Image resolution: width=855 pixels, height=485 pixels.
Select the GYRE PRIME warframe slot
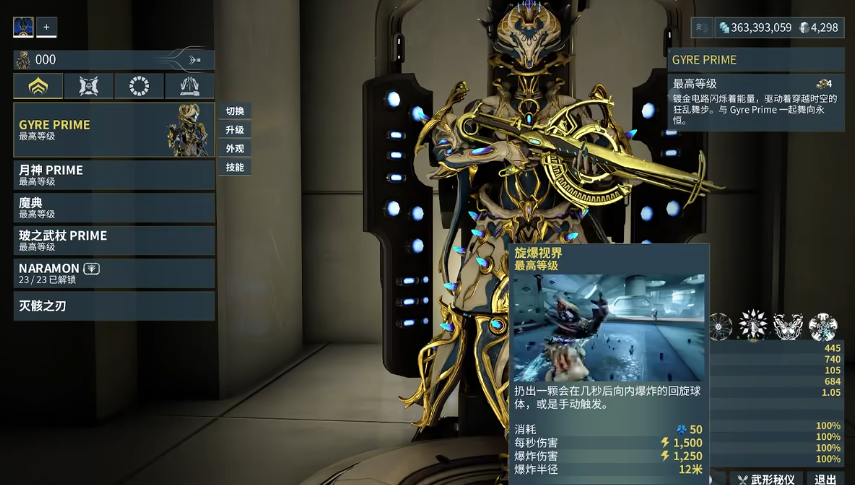pos(114,130)
